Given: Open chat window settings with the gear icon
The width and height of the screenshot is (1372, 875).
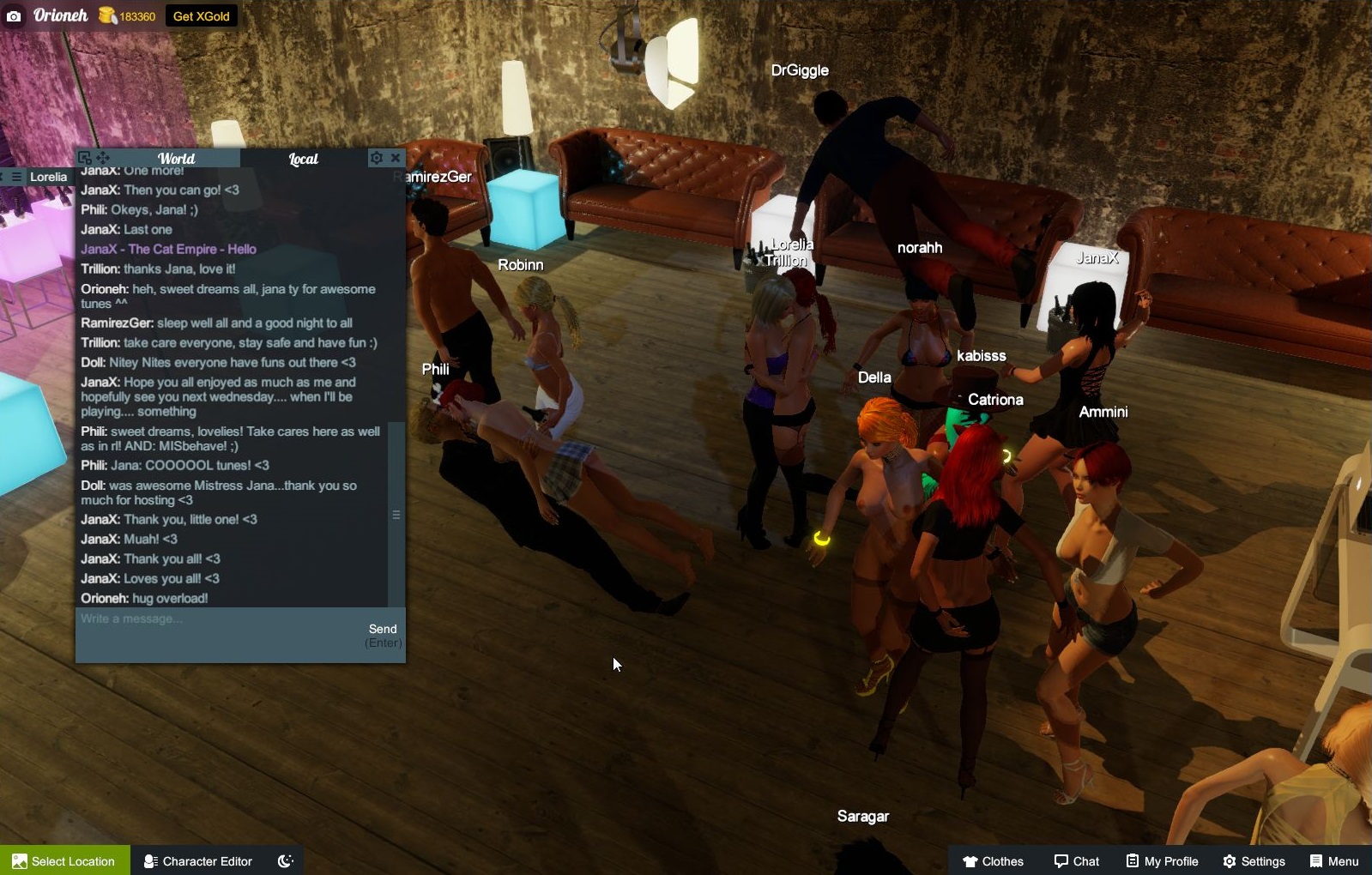Looking at the screenshot, I should [x=377, y=158].
